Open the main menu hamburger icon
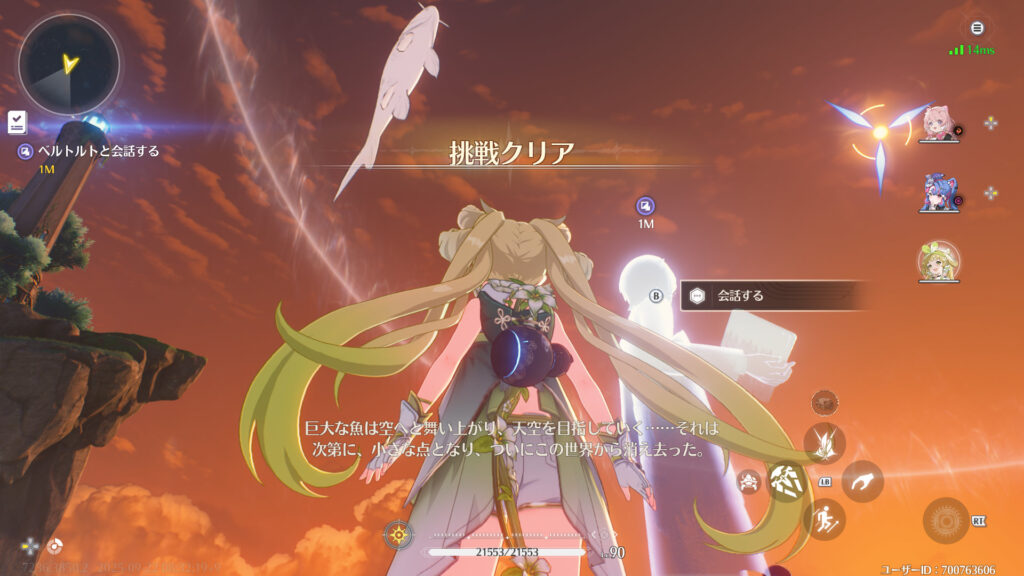The width and height of the screenshot is (1024, 576). [977, 28]
